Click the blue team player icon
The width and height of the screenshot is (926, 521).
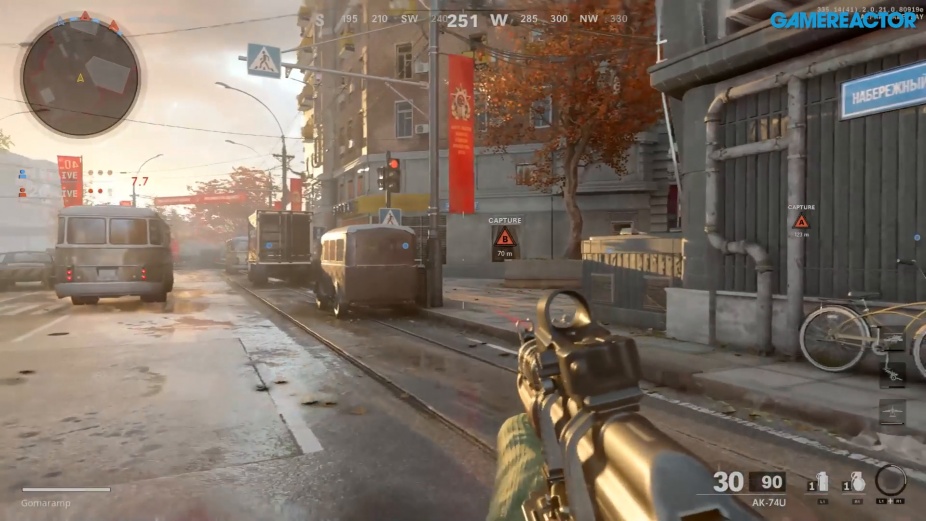(22, 174)
